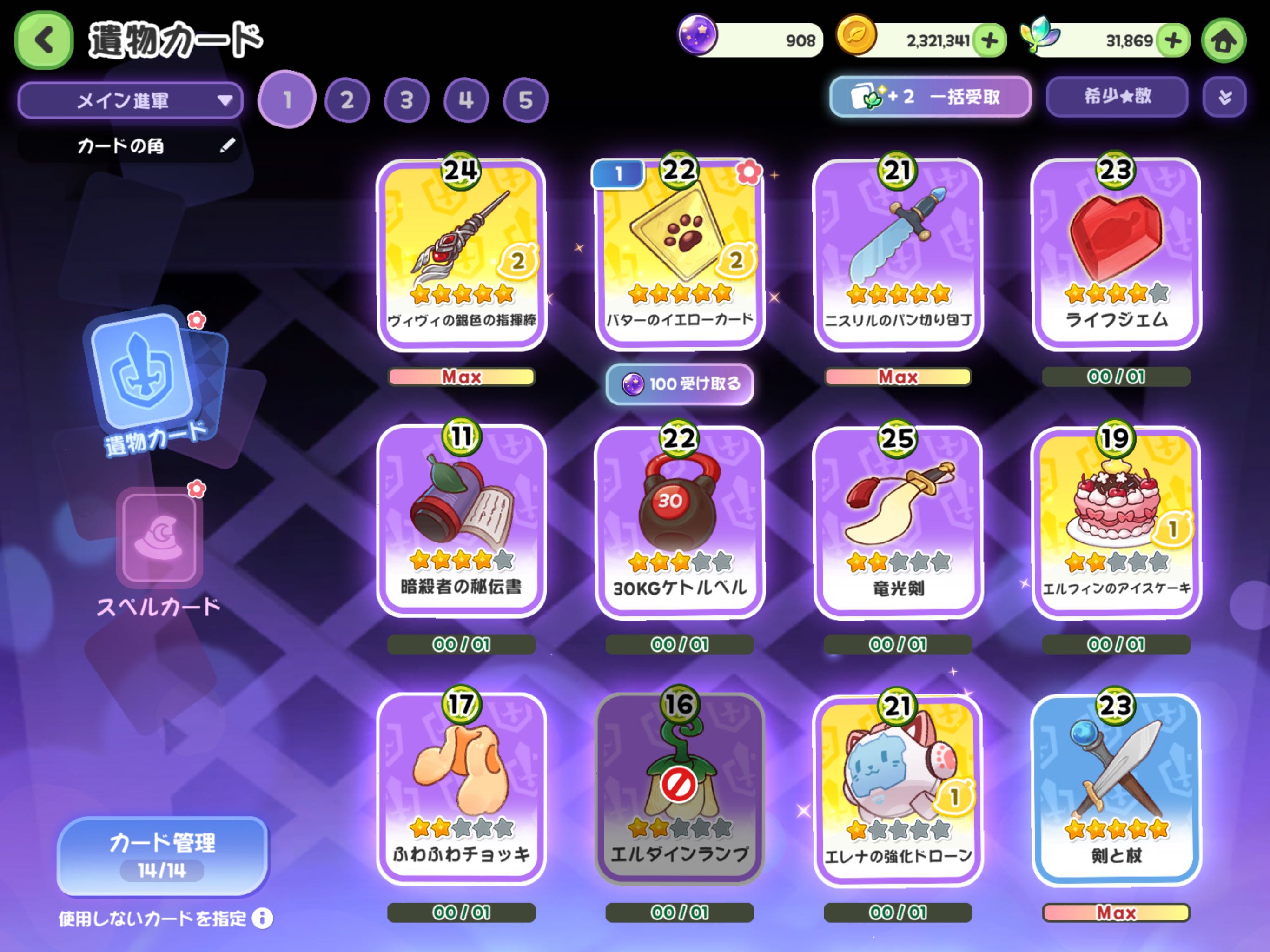This screenshot has height=952, width=1270.
Task: Open カード管理 card management
Action: (163, 855)
